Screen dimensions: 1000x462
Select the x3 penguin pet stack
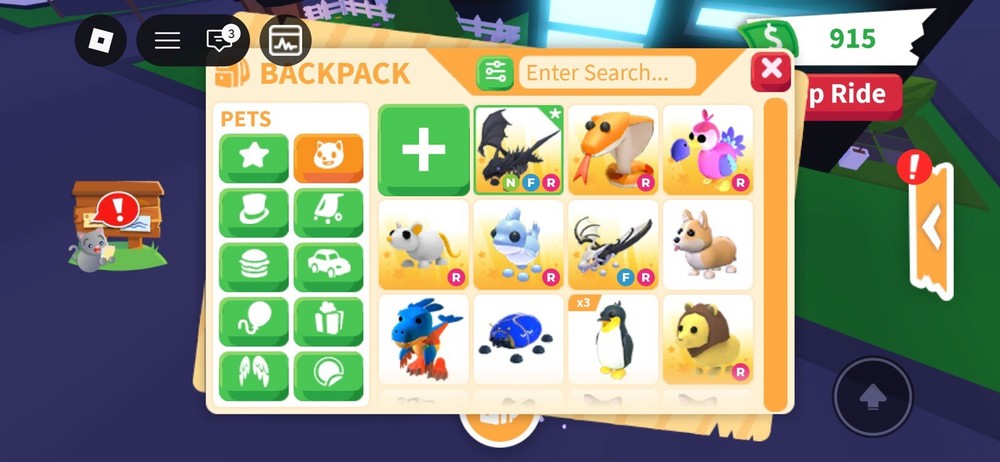click(613, 339)
